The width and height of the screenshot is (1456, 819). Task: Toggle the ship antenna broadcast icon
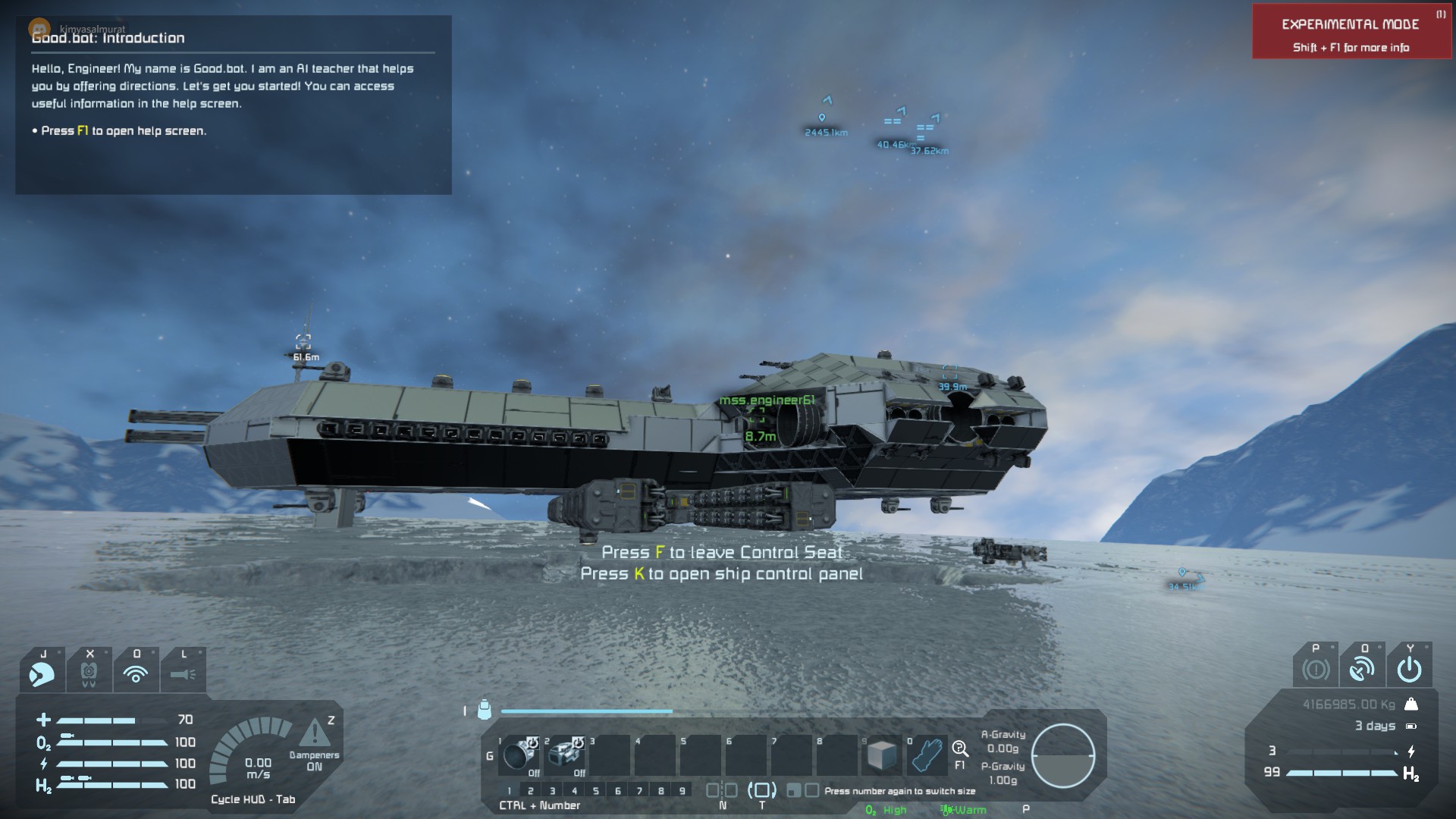click(x=1362, y=670)
